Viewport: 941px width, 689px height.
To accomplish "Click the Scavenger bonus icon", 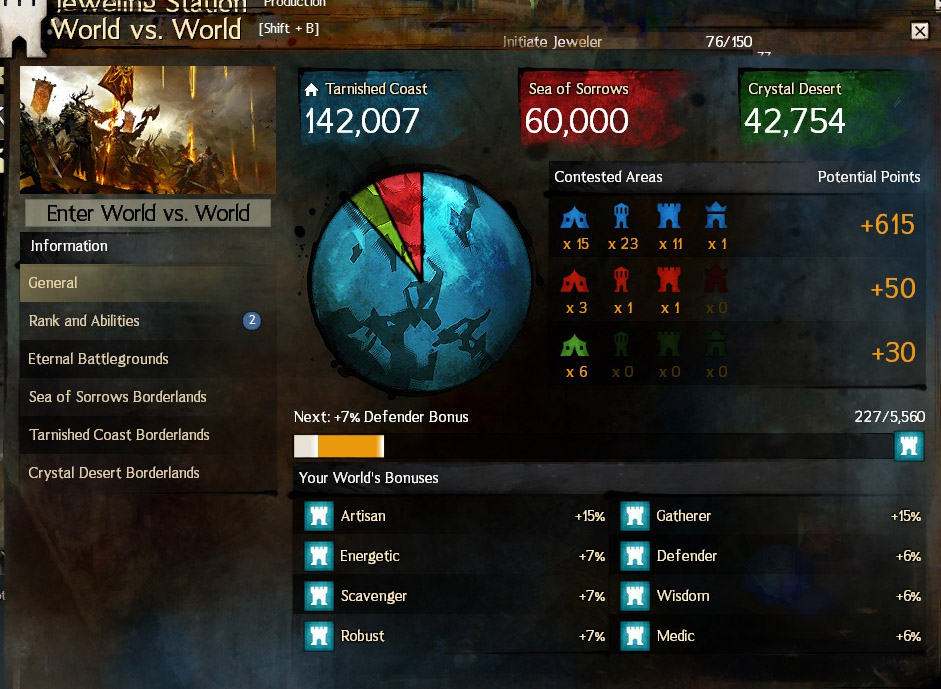I will click(x=318, y=596).
